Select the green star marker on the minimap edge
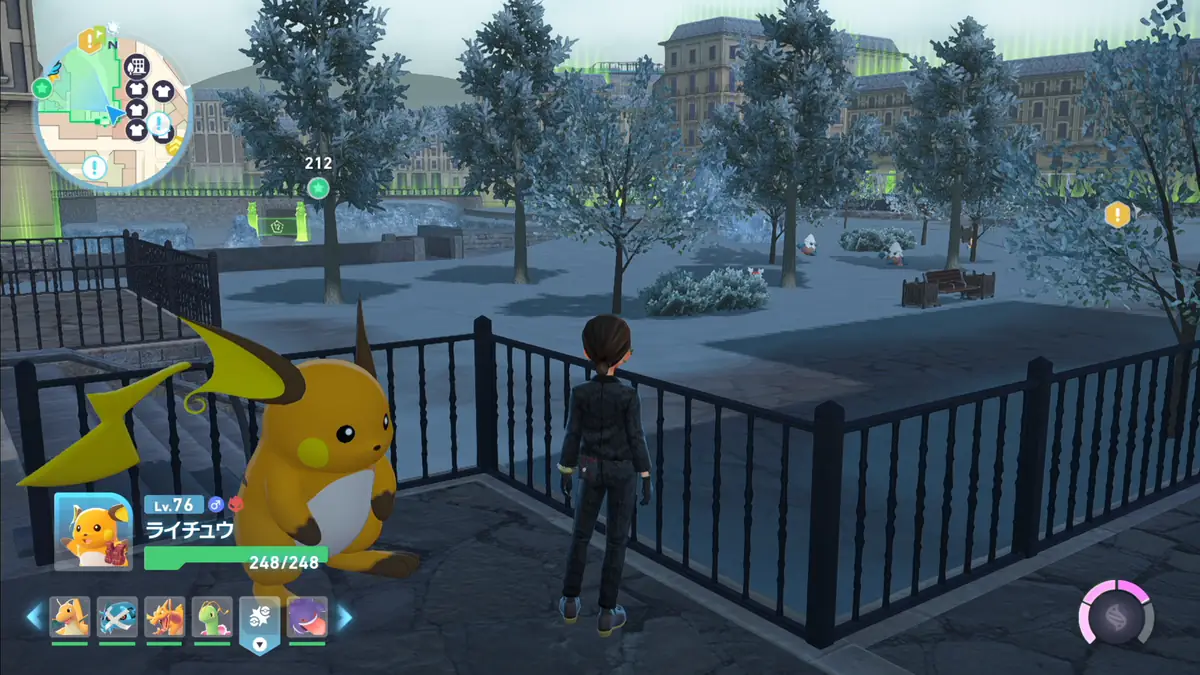Image resolution: width=1200 pixels, height=675 pixels. 42,88
